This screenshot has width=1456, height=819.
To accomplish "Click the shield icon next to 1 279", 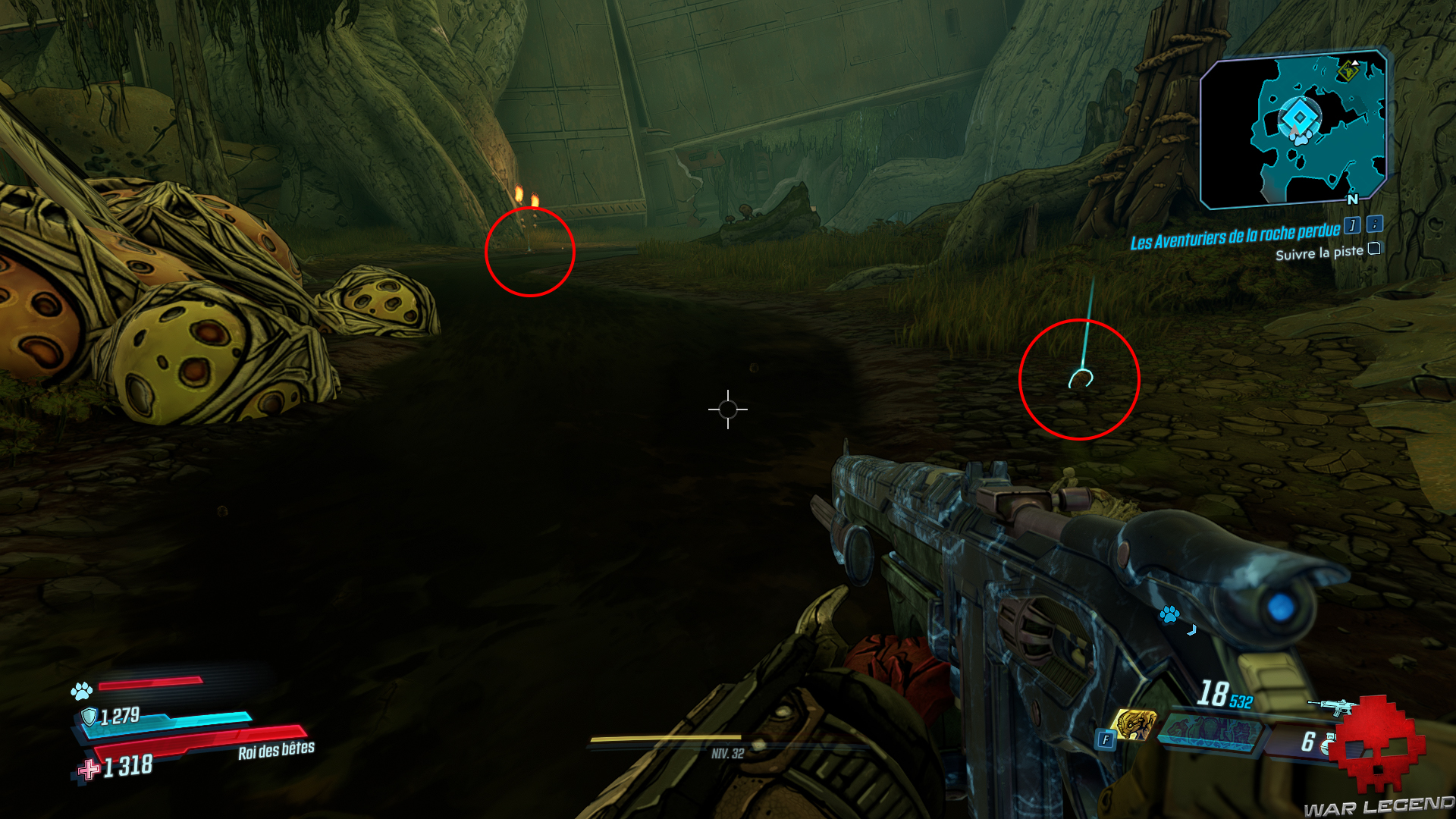I will [90, 716].
